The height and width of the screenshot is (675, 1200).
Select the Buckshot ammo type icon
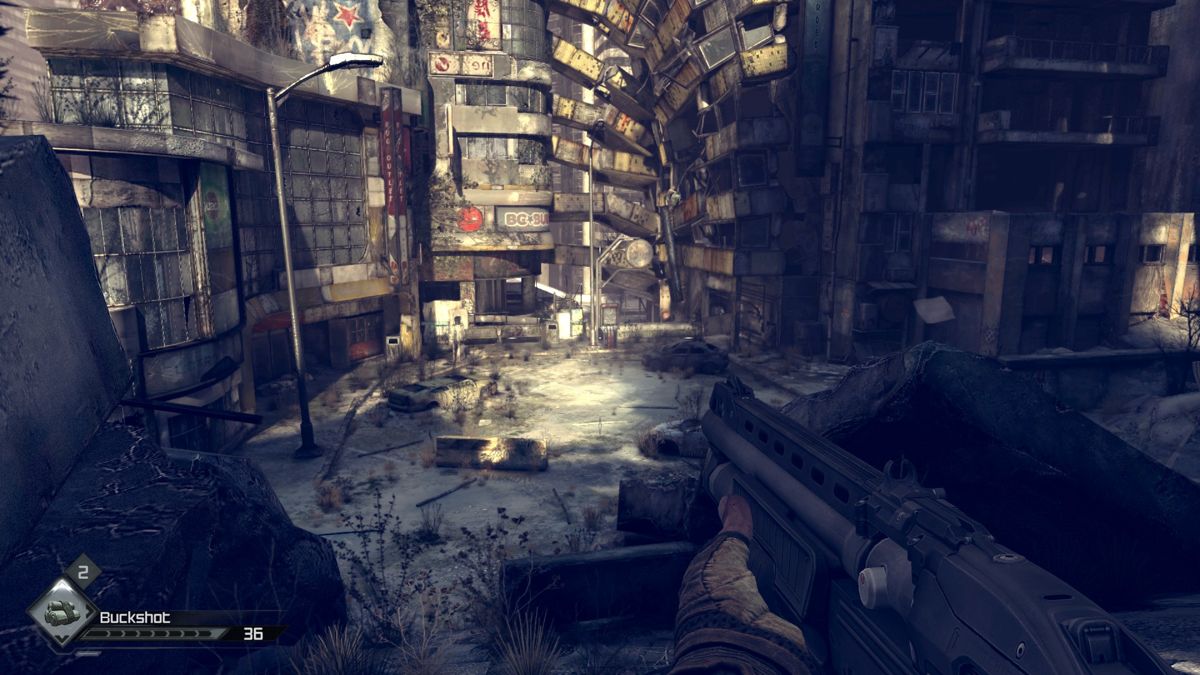pyautogui.click(x=61, y=614)
